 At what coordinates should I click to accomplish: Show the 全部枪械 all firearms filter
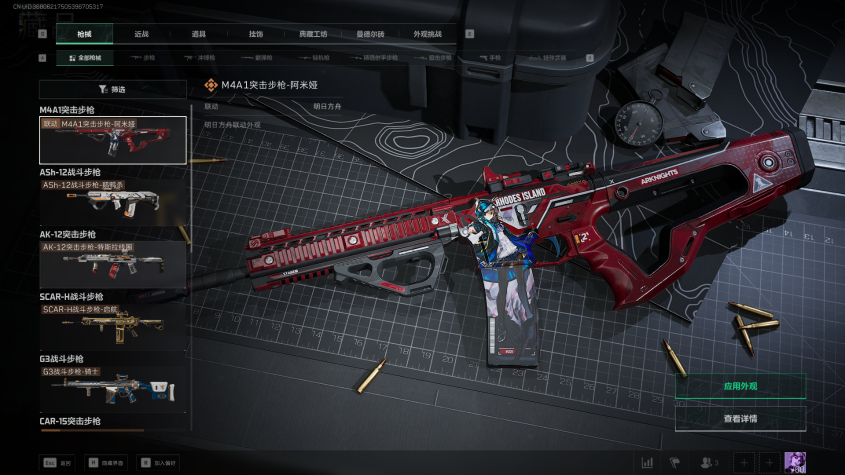(x=84, y=58)
